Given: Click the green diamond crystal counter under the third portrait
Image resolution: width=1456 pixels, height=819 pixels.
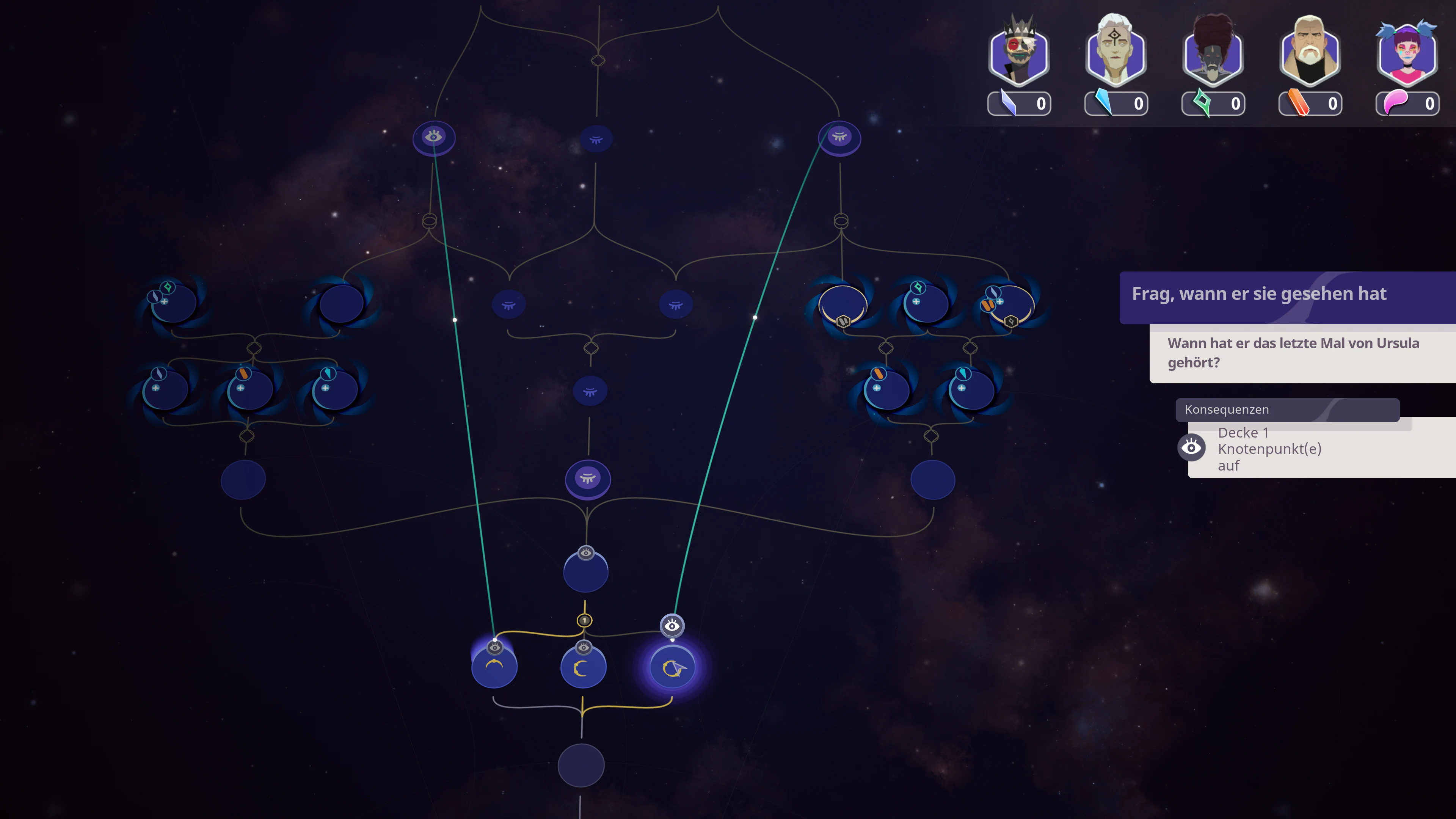Looking at the screenshot, I should [x=1213, y=104].
